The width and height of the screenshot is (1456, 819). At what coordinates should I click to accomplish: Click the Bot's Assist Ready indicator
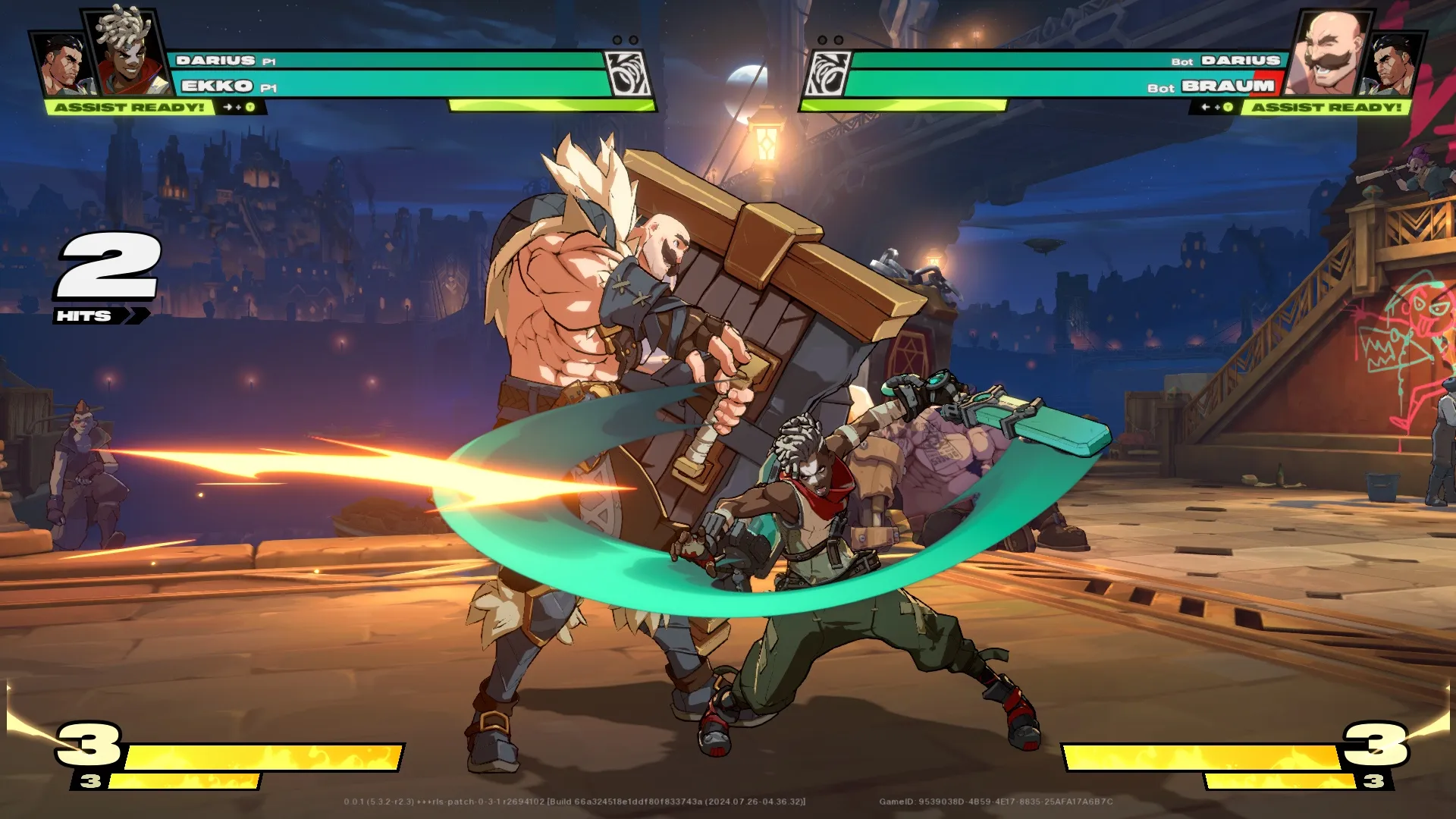(1326, 107)
